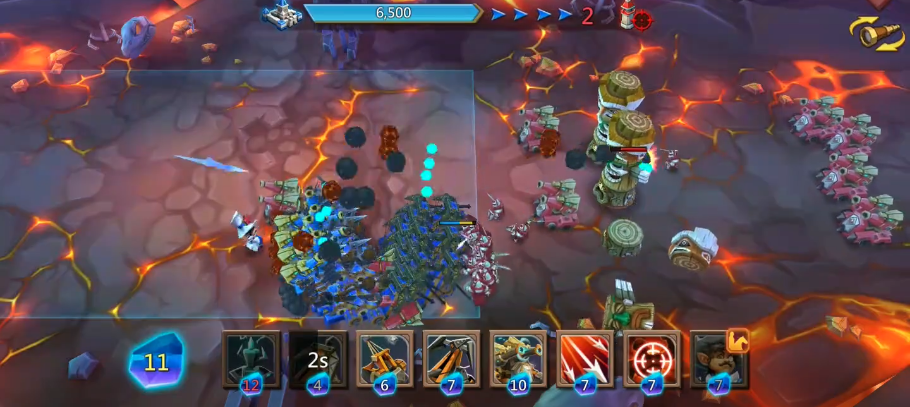910x407 pixels.
Task: Activate the arrow volley skill card
Action: tap(585, 359)
